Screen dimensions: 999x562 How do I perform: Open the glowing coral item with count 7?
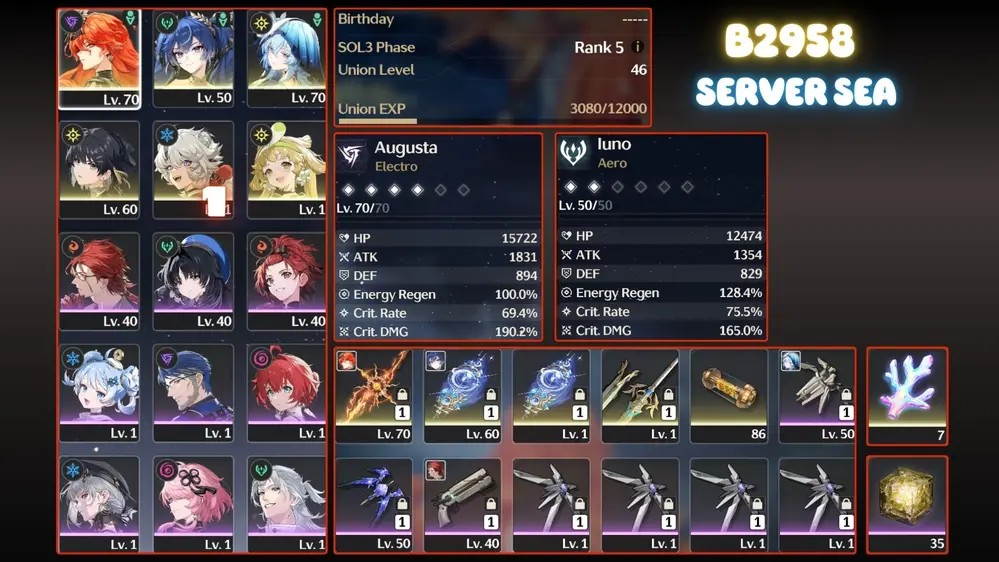point(907,396)
